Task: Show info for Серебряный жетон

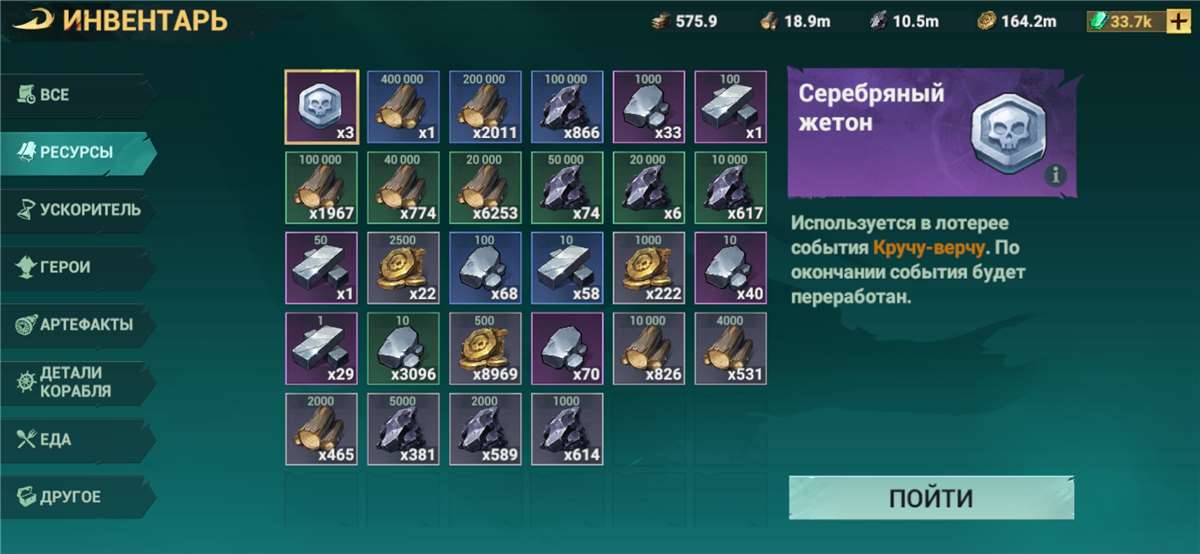Action: [1056, 176]
